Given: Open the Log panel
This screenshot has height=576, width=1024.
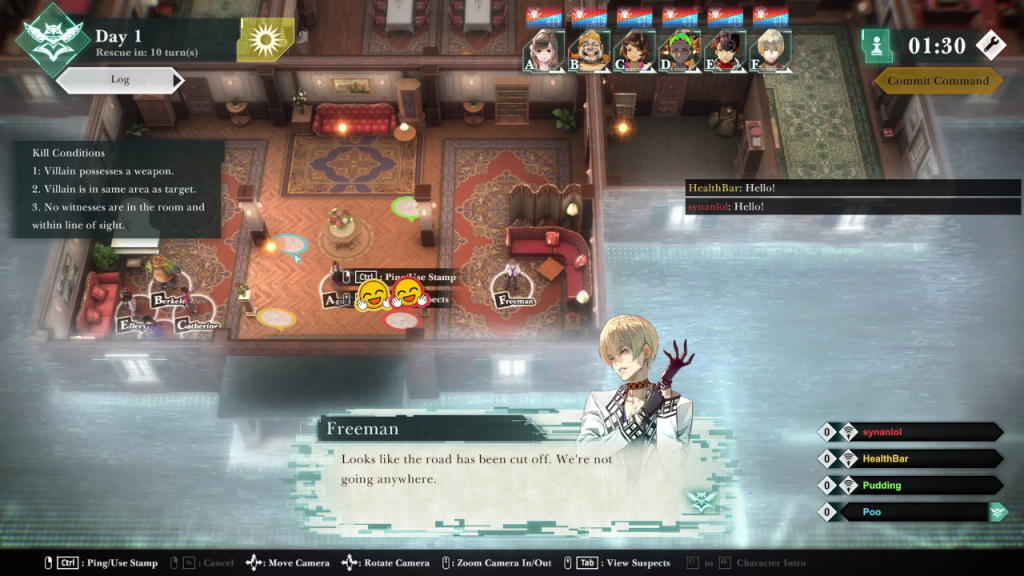Looking at the screenshot, I should 120,80.
